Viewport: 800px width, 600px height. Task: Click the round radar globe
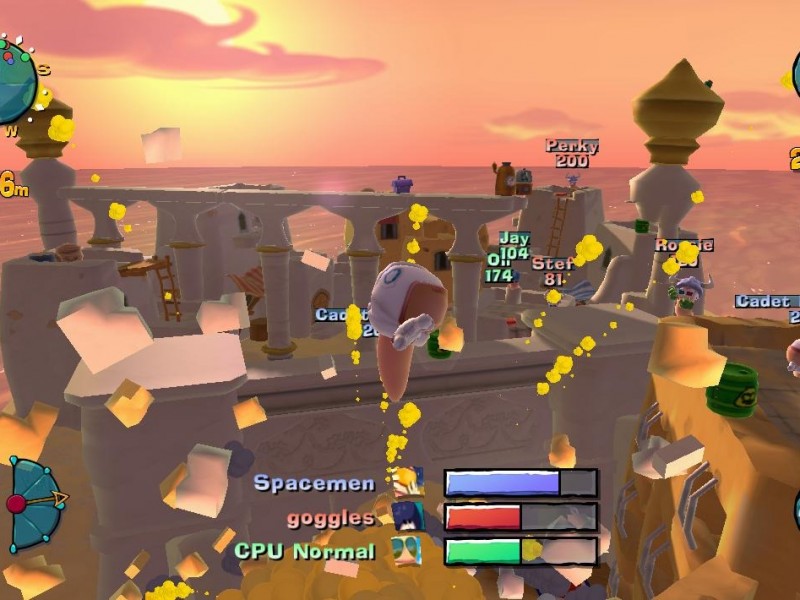tap(14, 82)
